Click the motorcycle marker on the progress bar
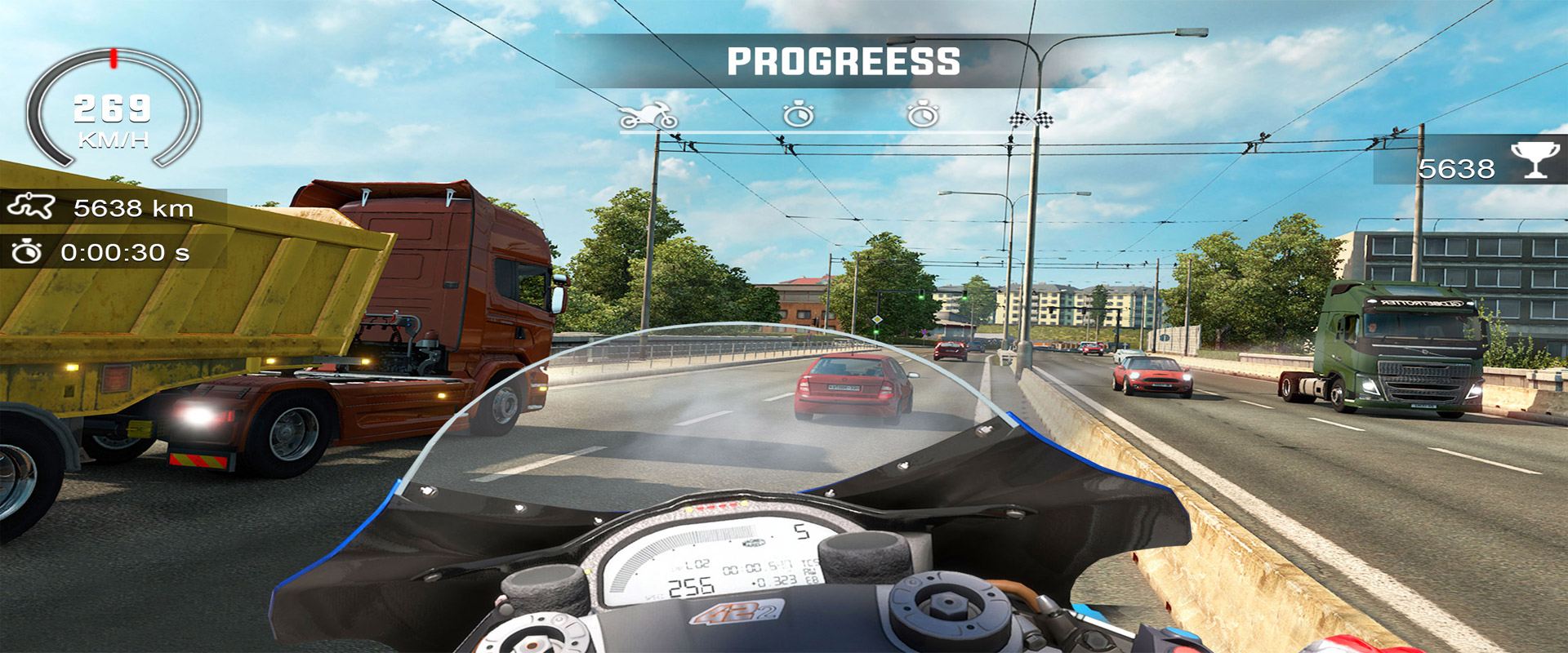The height and width of the screenshot is (653, 1568). pyautogui.click(x=648, y=117)
